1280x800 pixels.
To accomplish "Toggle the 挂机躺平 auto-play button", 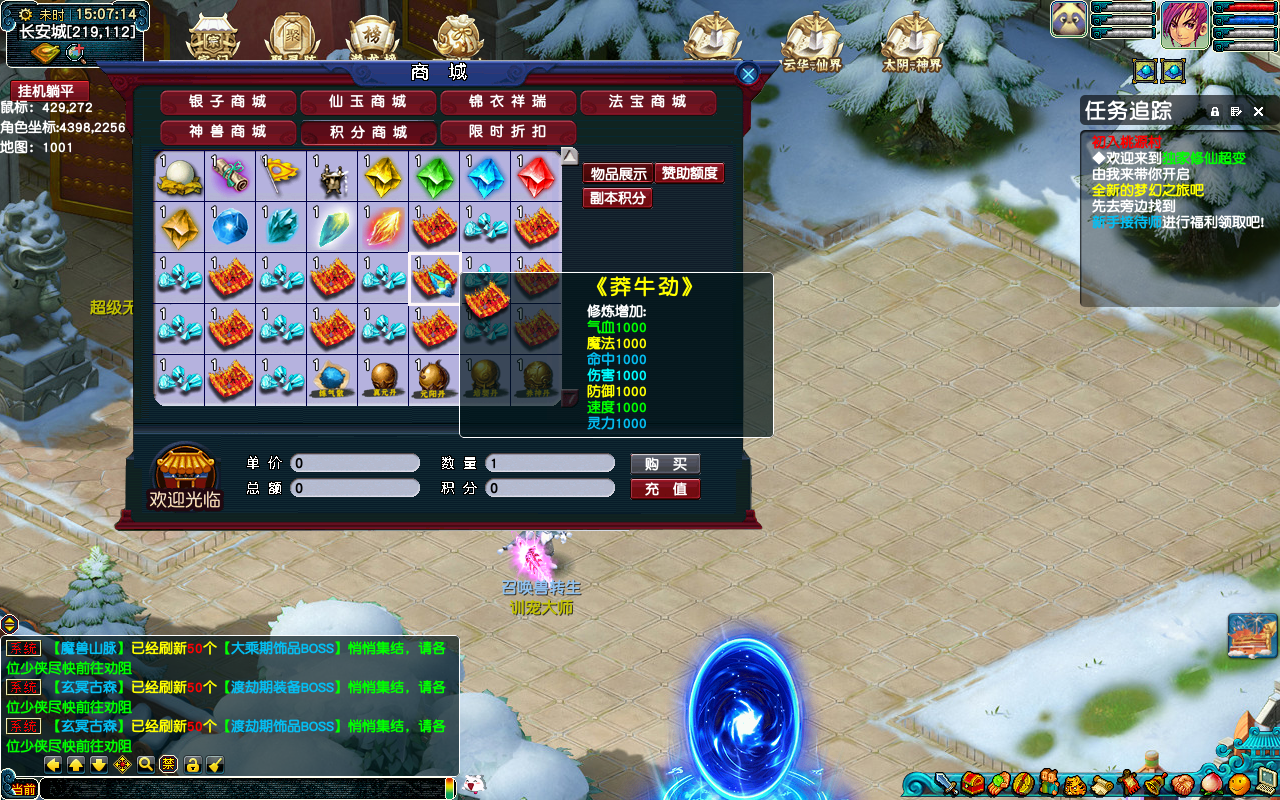I will coord(49,91).
